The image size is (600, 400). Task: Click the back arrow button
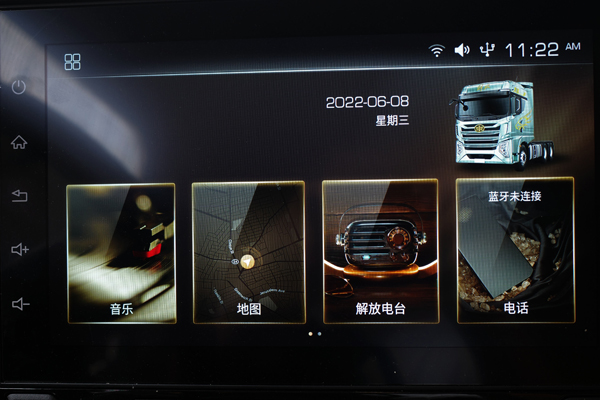point(19,196)
